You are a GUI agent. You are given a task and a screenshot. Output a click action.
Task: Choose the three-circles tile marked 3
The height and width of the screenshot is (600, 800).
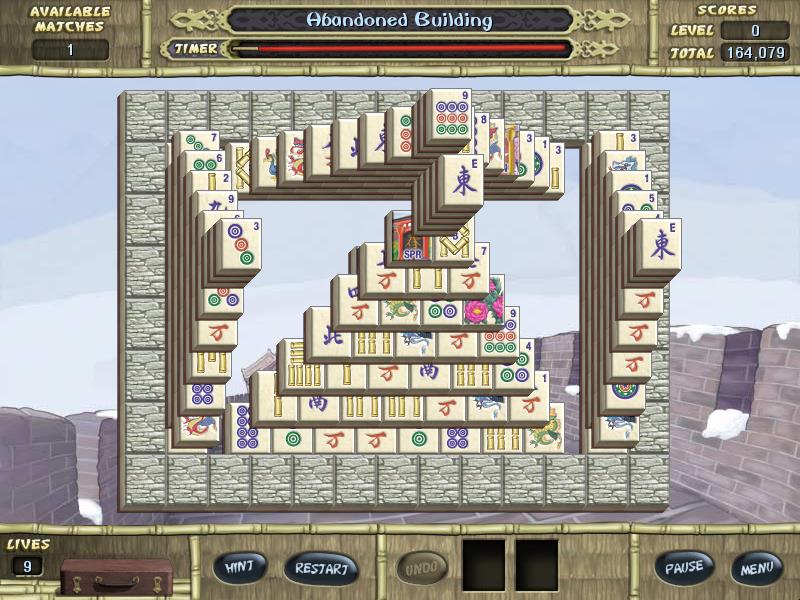[241, 248]
